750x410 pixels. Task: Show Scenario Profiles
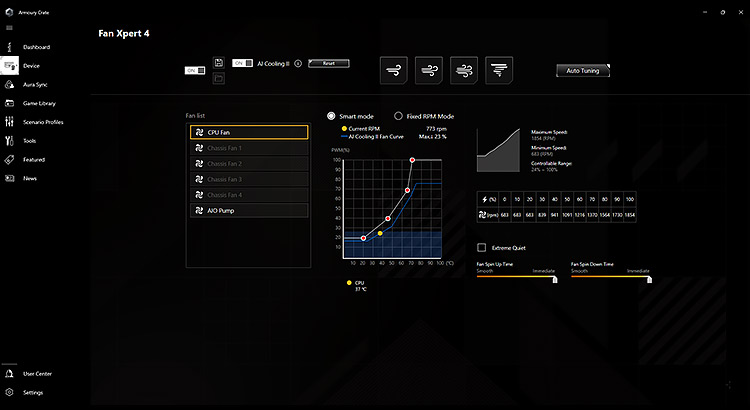42,122
